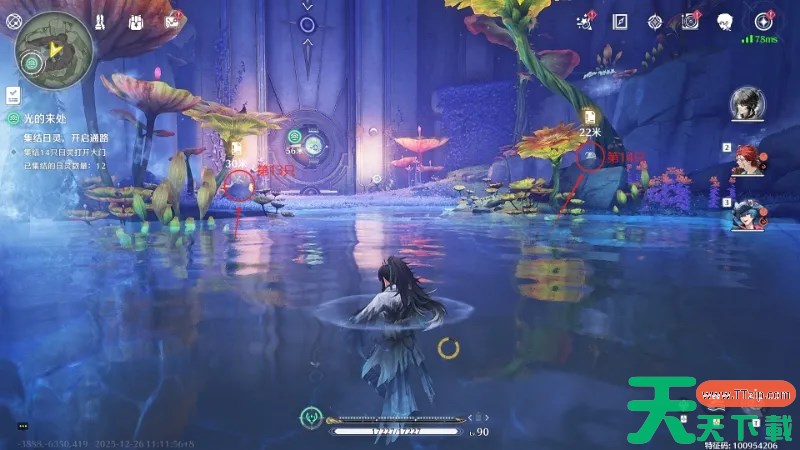Switch to blue-haired party member 3

[x=749, y=215]
